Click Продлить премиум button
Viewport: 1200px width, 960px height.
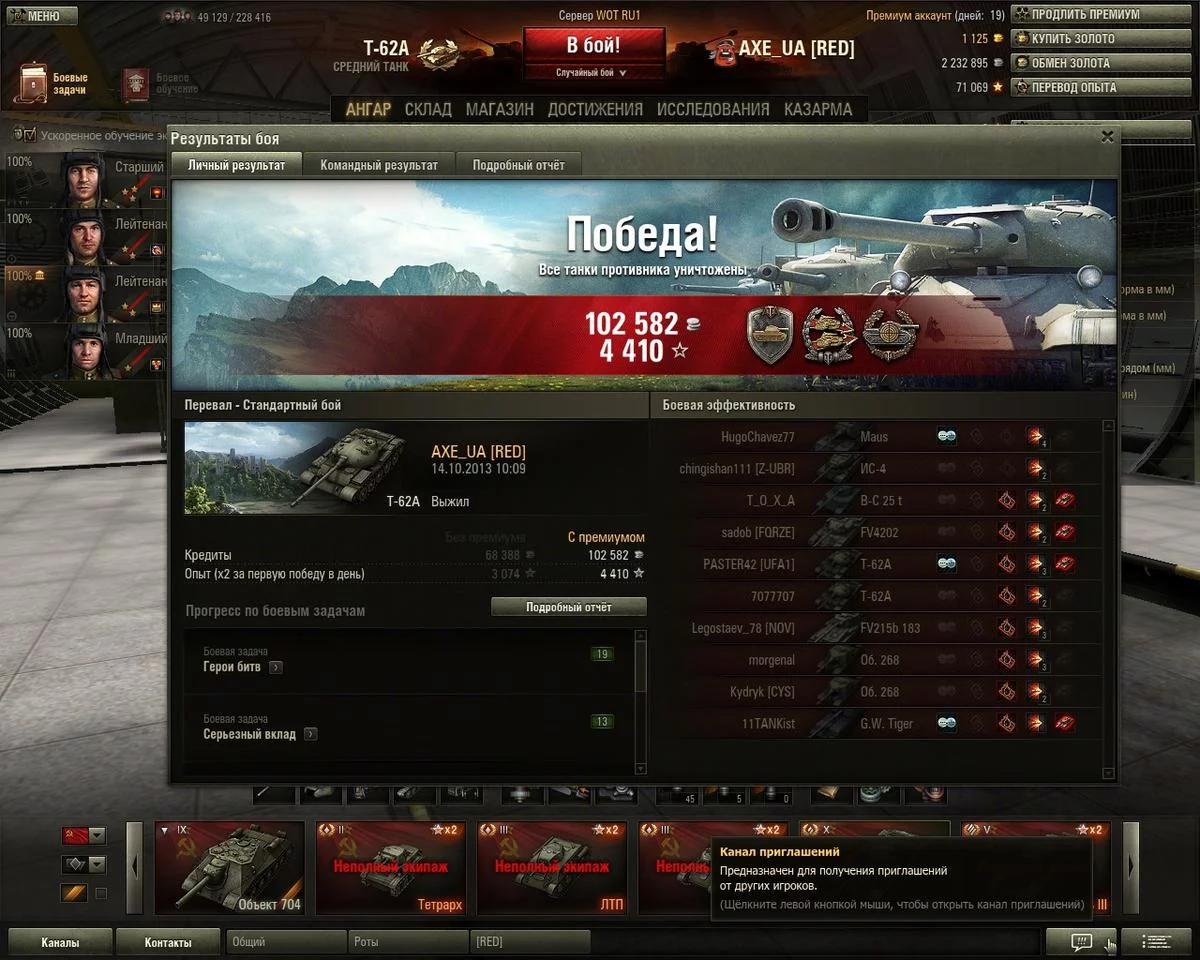pos(1076,15)
